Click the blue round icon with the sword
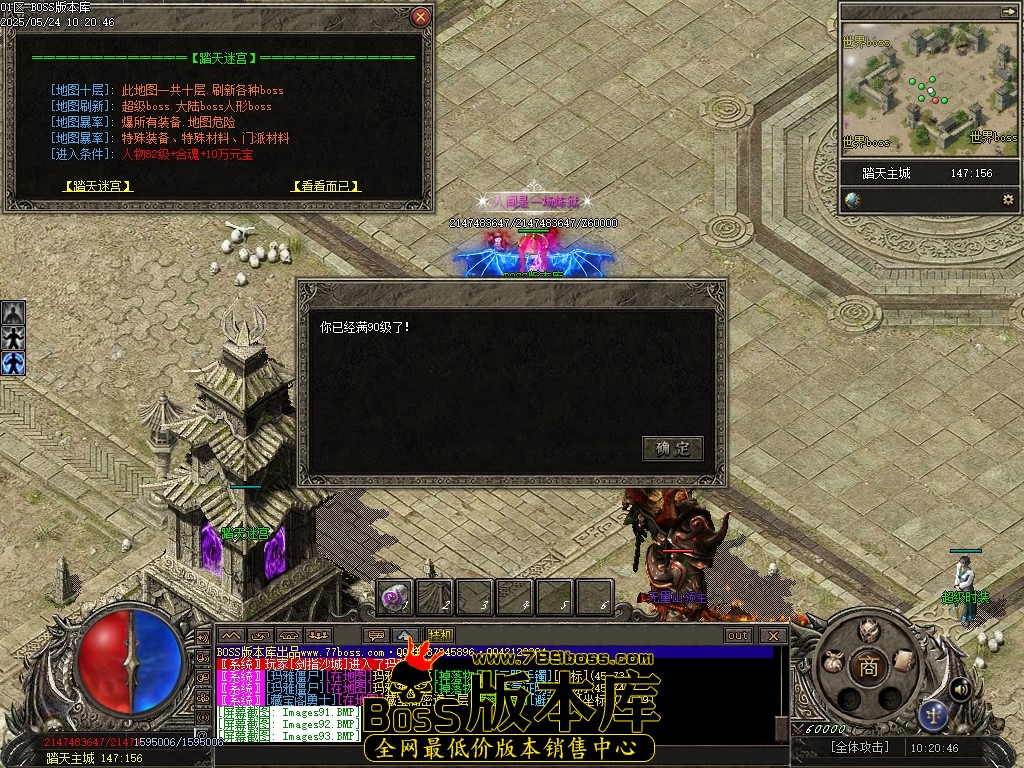 click(934, 714)
